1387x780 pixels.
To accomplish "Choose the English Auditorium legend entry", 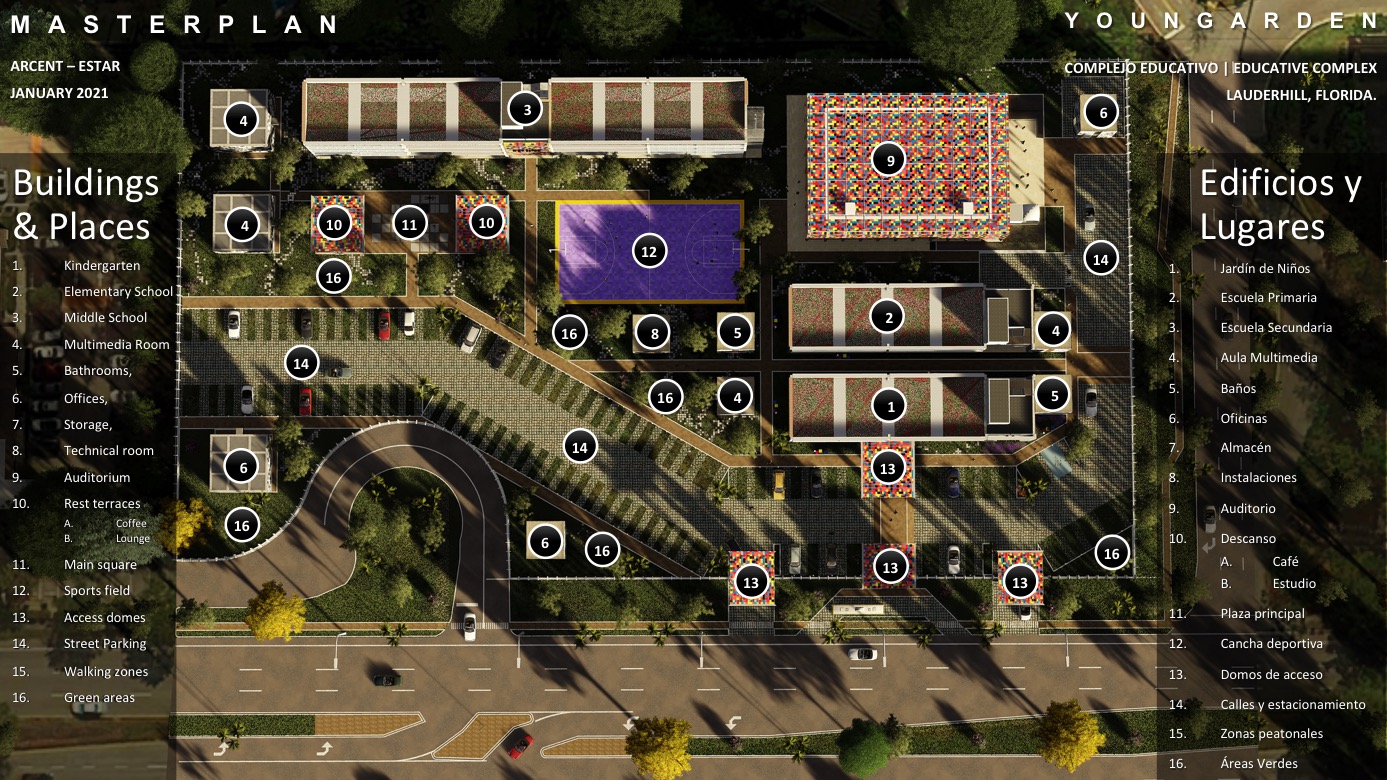I will (x=97, y=478).
